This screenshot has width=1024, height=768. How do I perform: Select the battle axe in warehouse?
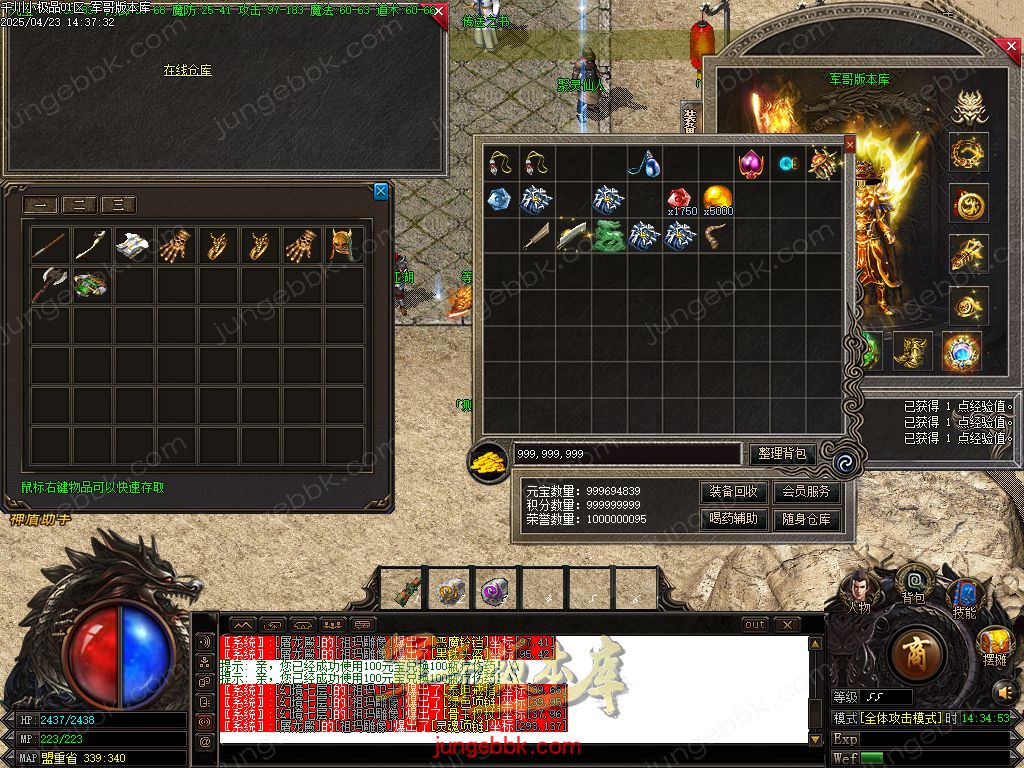coord(48,284)
